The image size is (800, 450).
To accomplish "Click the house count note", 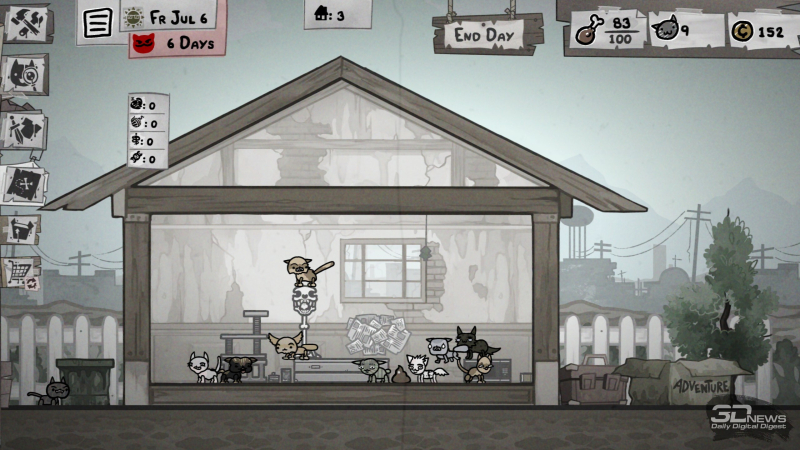I will pos(330,15).
